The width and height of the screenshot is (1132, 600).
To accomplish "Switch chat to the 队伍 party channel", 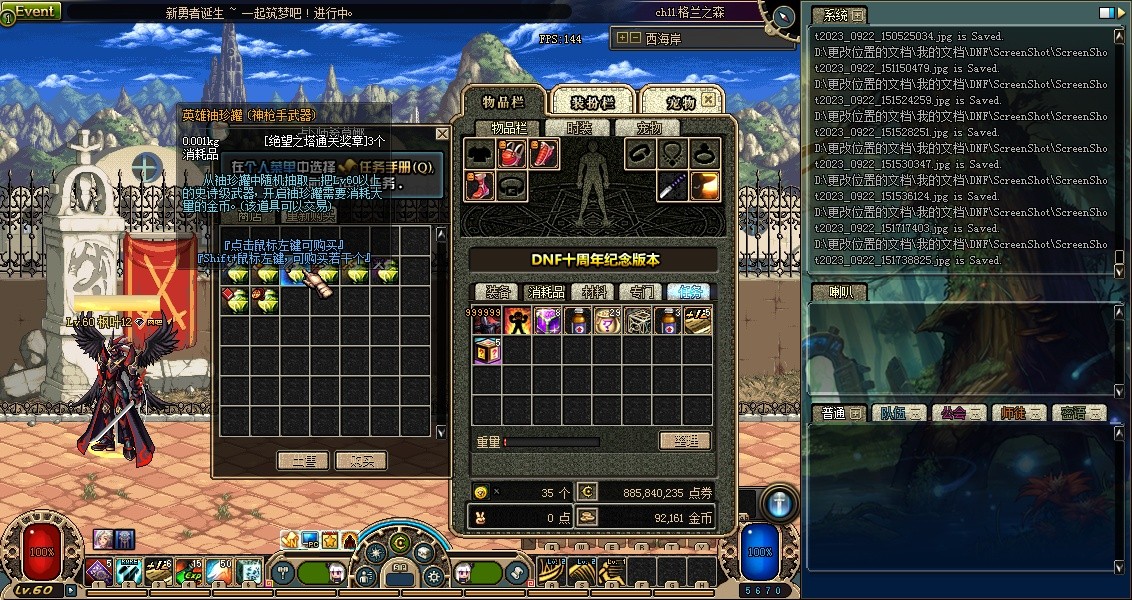I will coord(901,413).
